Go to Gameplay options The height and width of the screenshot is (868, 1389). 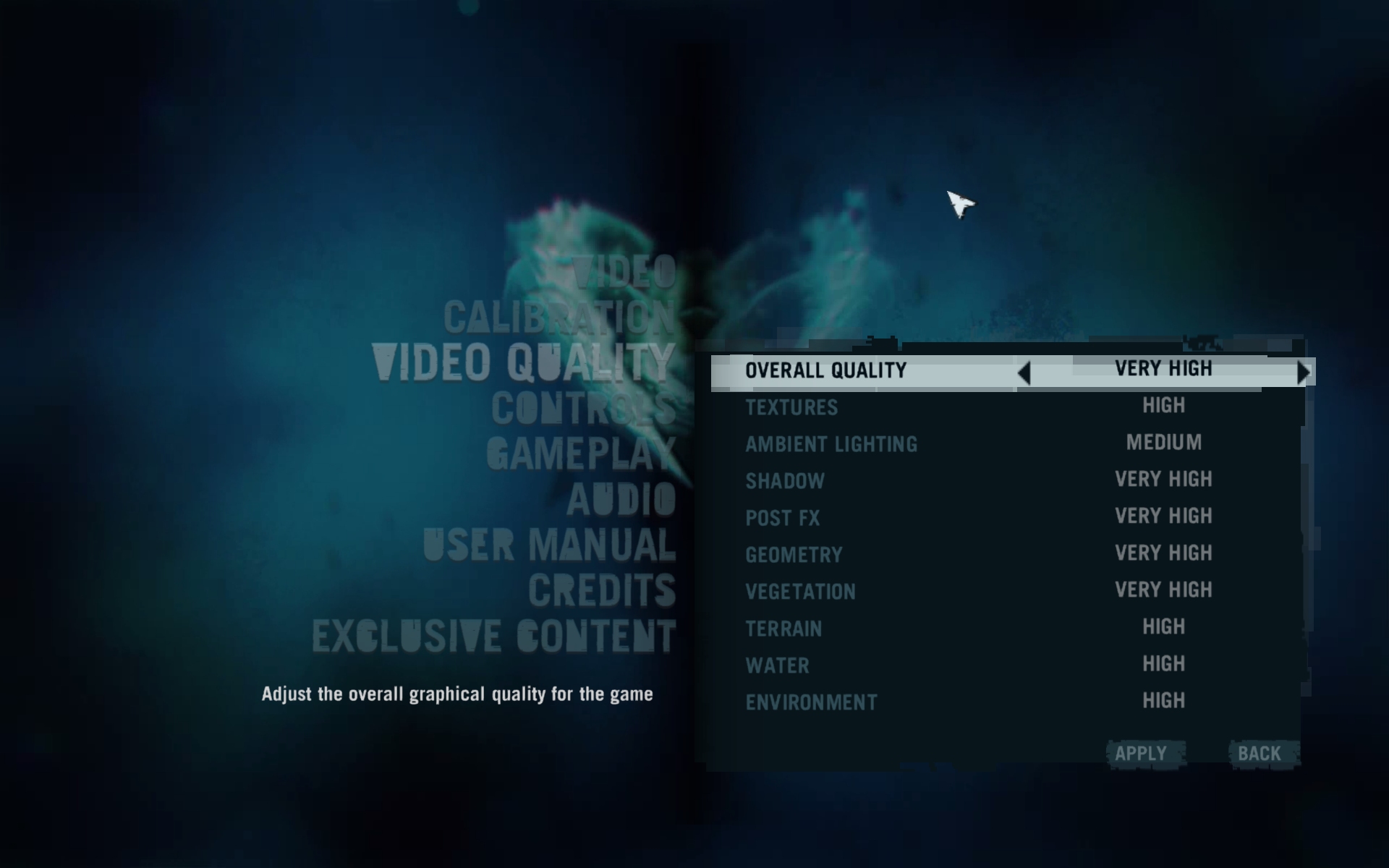tap(580, 454)
